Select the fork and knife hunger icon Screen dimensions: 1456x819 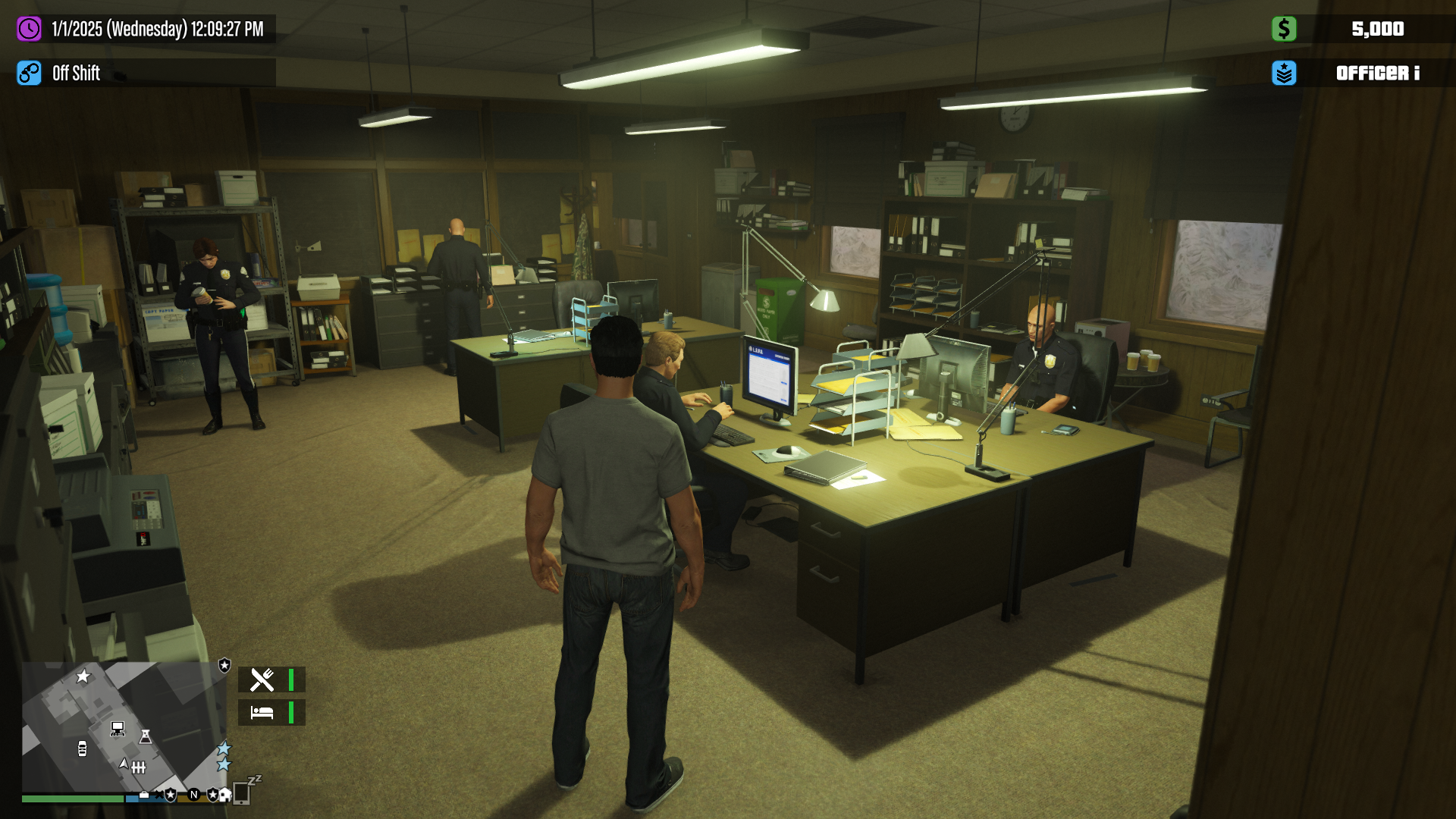pos(262,680)
